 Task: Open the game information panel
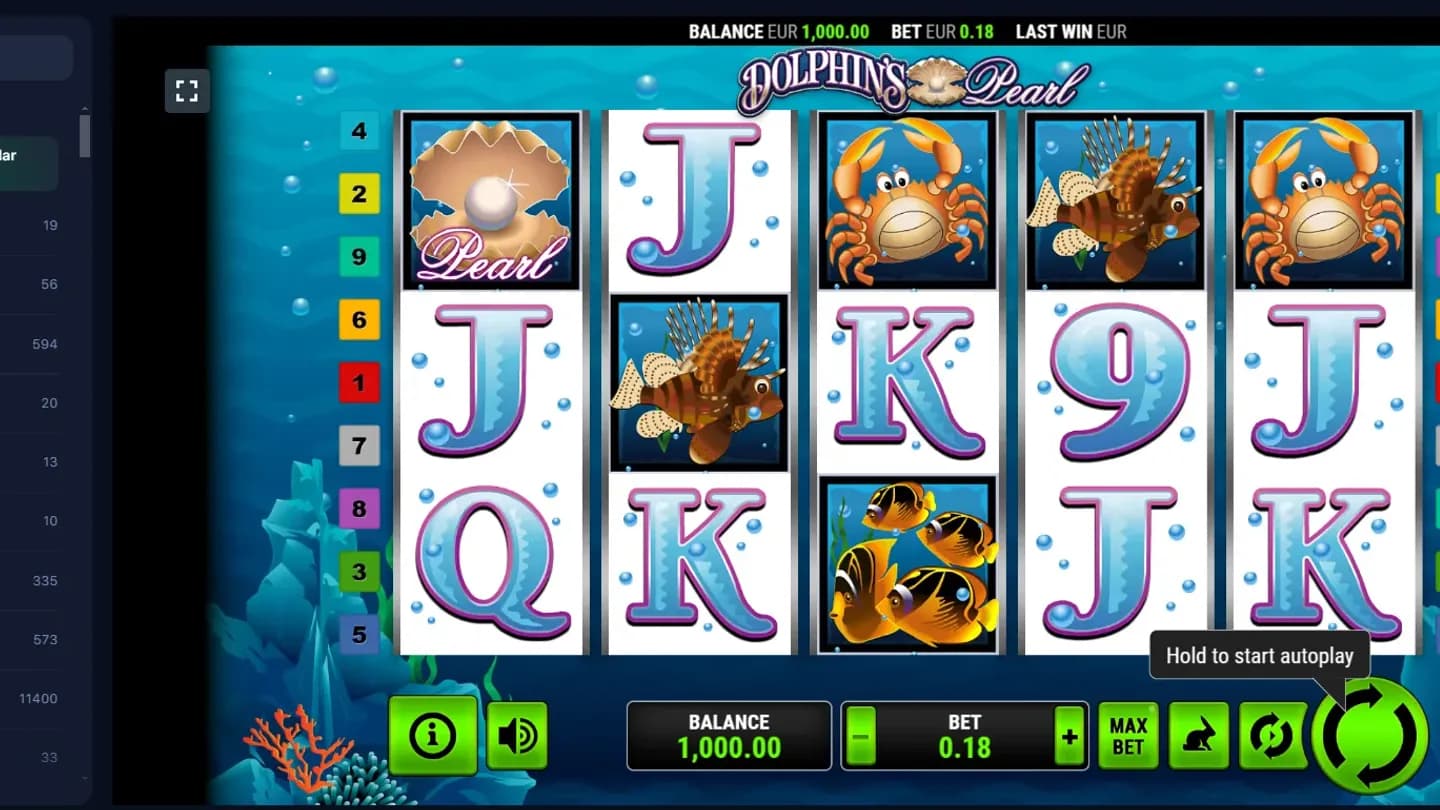tap(432, 735)
